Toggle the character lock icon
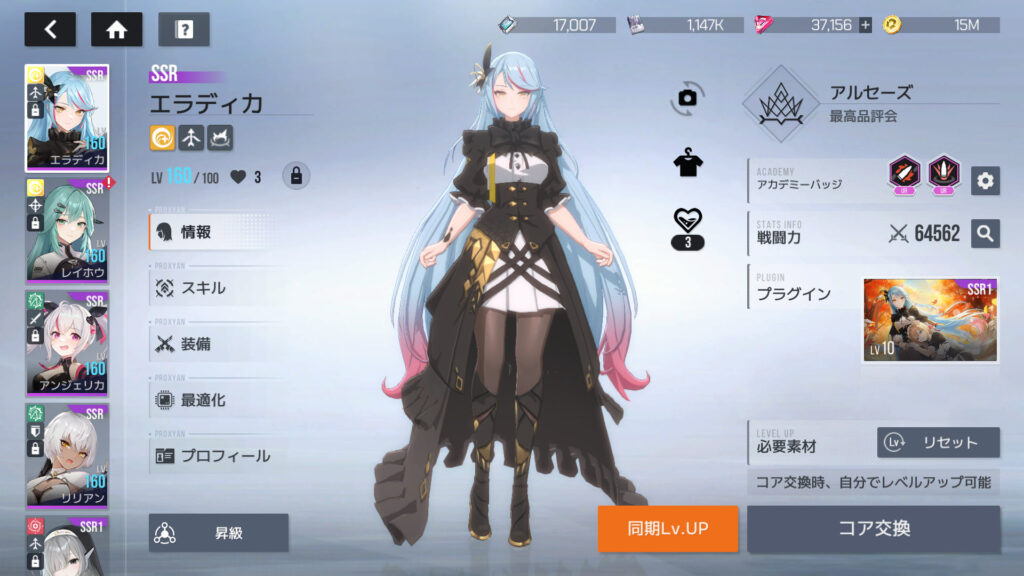The height and width of the screenshot is (576, 1024). click(295, 176)
